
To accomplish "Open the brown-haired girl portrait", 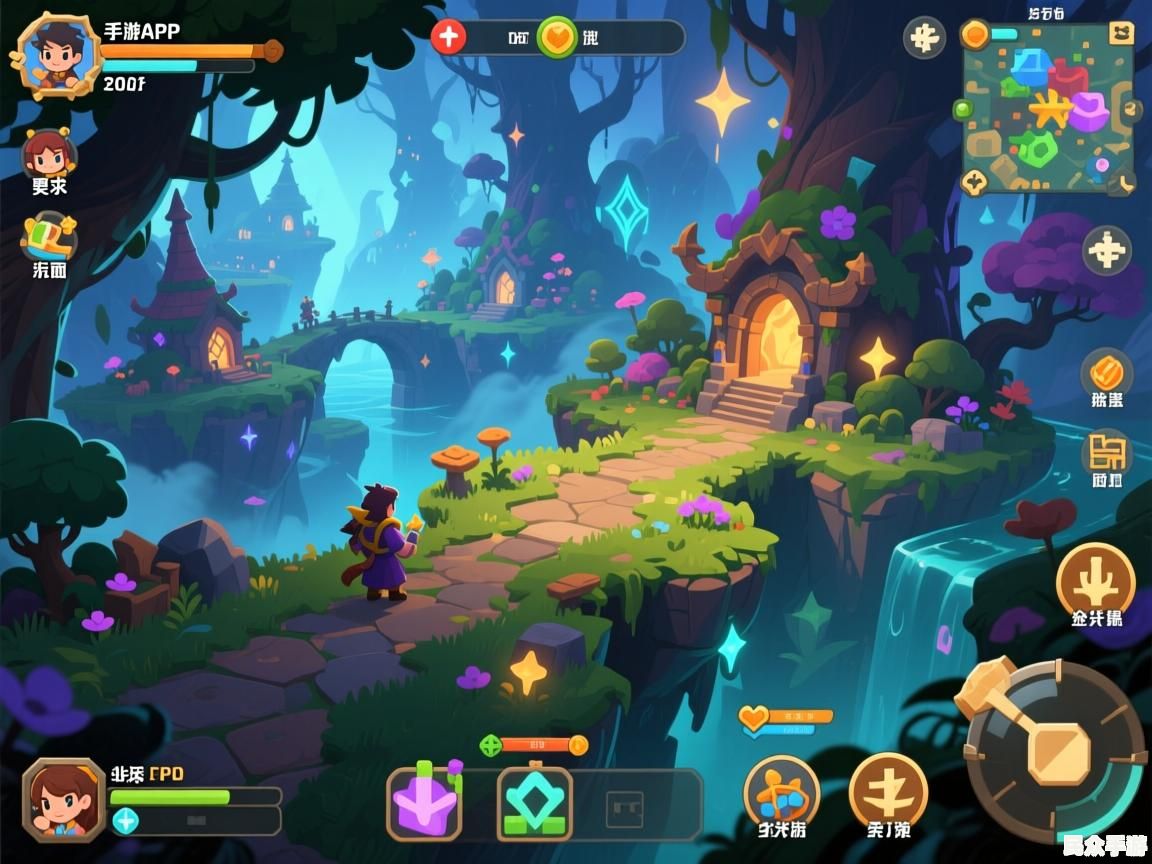I will (x=64, y=798).
